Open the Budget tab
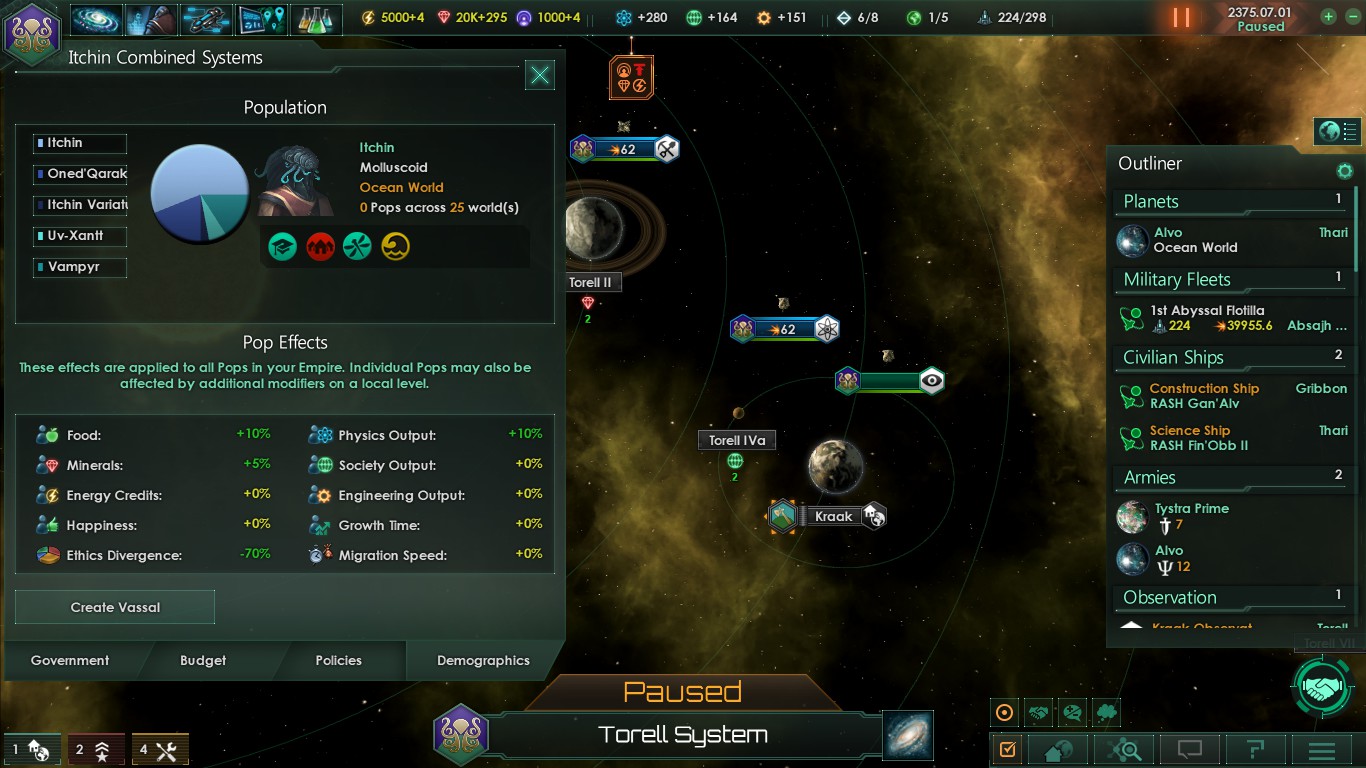The height and width of the screenshot is (768, 1366). click(x=203, y=660)
